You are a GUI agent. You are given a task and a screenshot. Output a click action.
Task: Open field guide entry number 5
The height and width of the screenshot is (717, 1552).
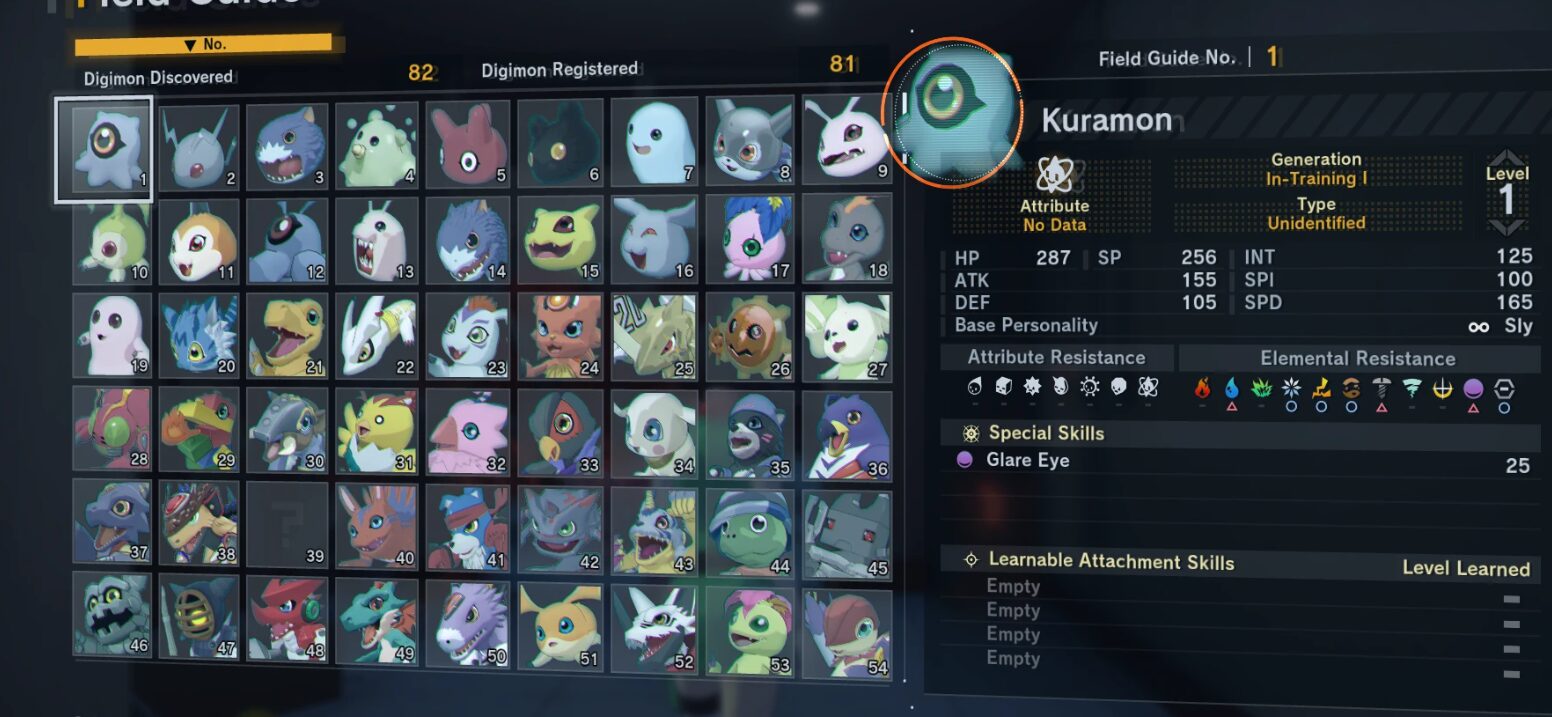[467, 144]
